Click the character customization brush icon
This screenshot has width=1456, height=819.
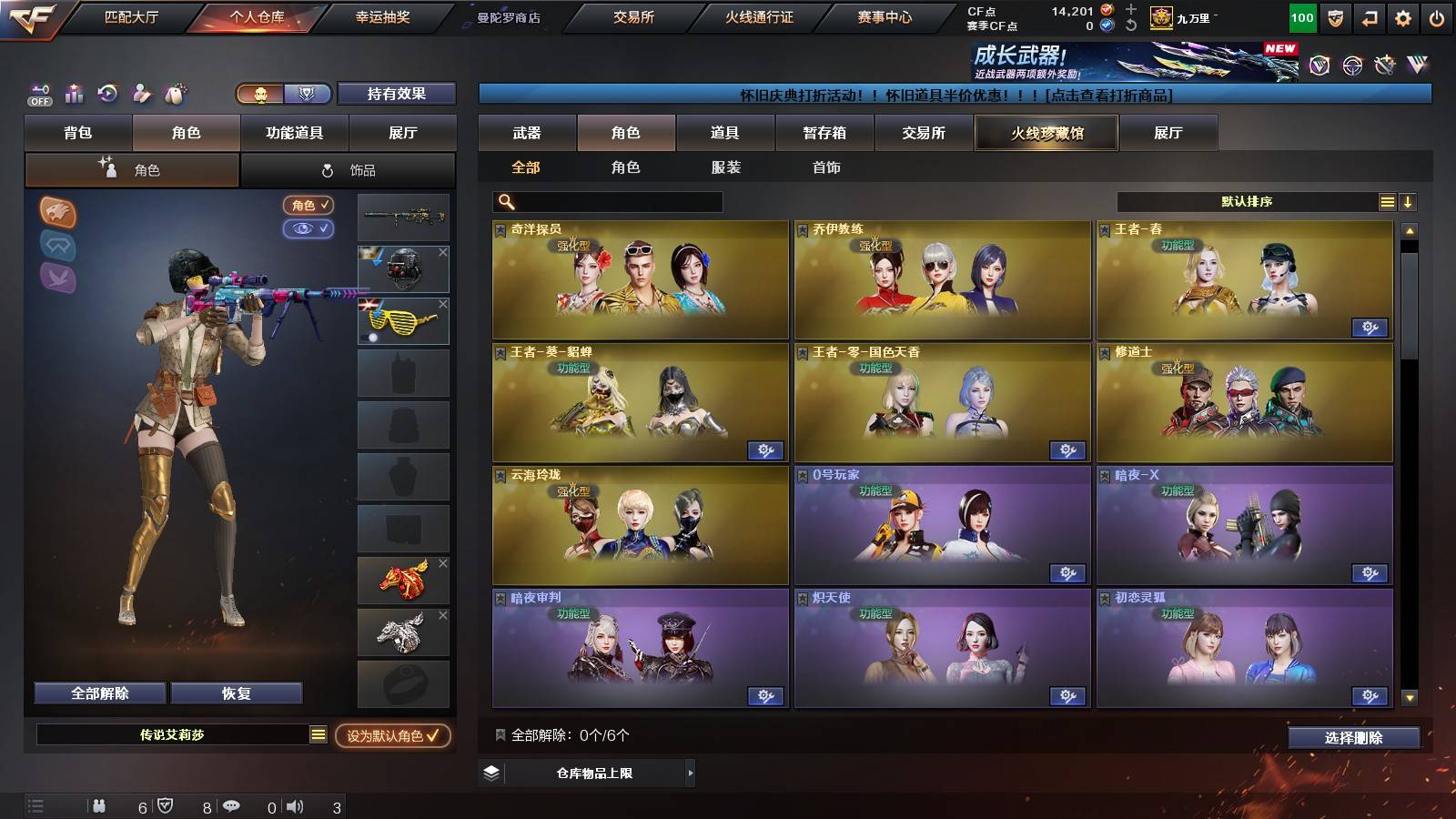tap(141, 93)
